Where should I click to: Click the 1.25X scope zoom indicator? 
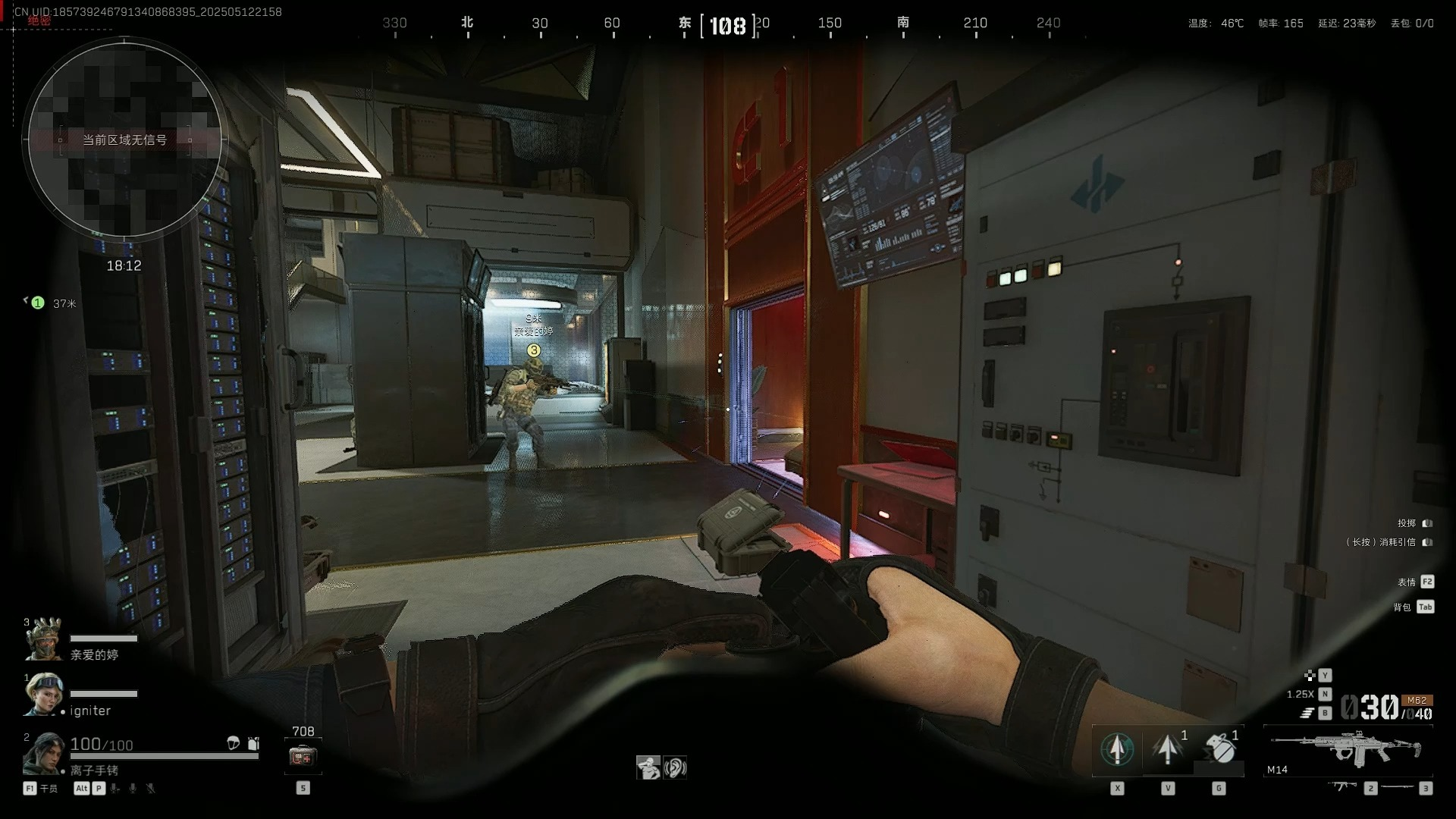(1300, 694)
